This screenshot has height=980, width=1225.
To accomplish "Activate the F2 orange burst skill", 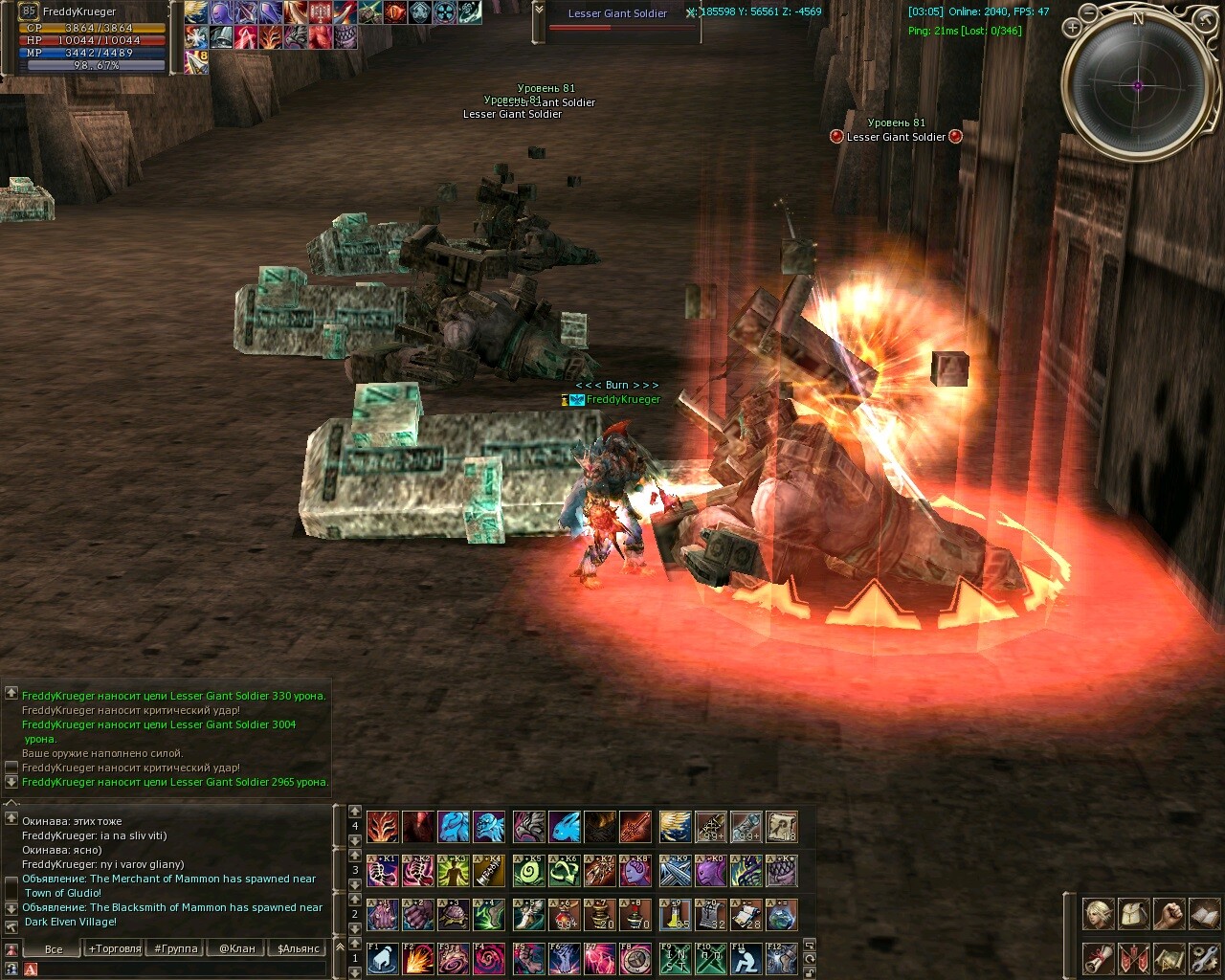I will point(418,958).
